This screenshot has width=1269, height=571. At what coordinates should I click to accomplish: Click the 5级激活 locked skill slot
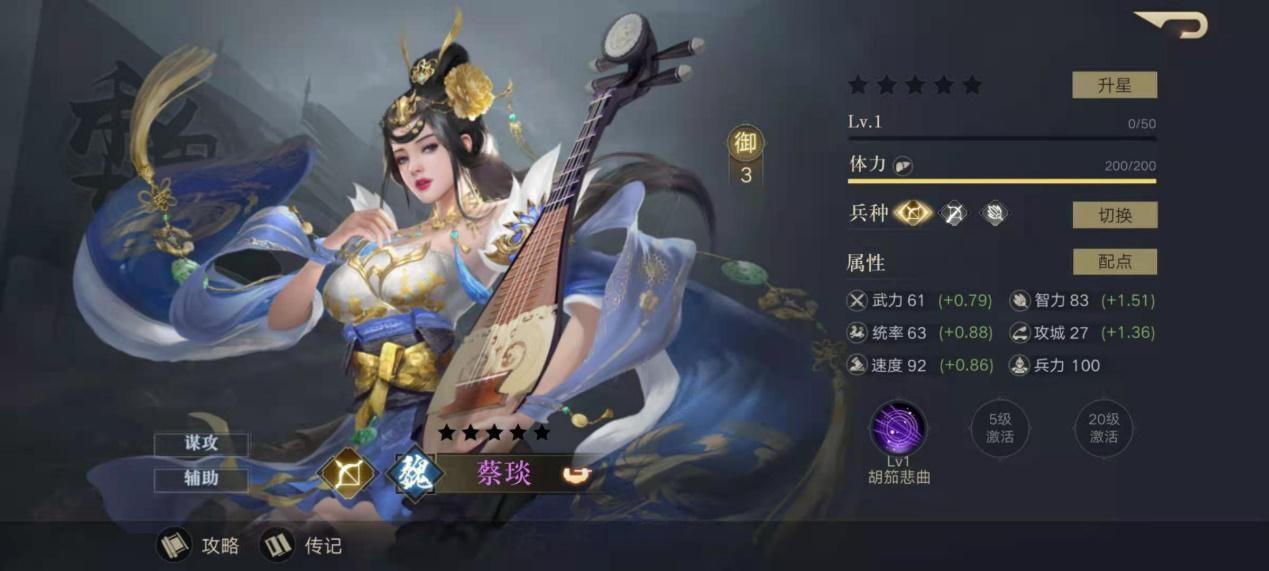tap(1000, 429)
